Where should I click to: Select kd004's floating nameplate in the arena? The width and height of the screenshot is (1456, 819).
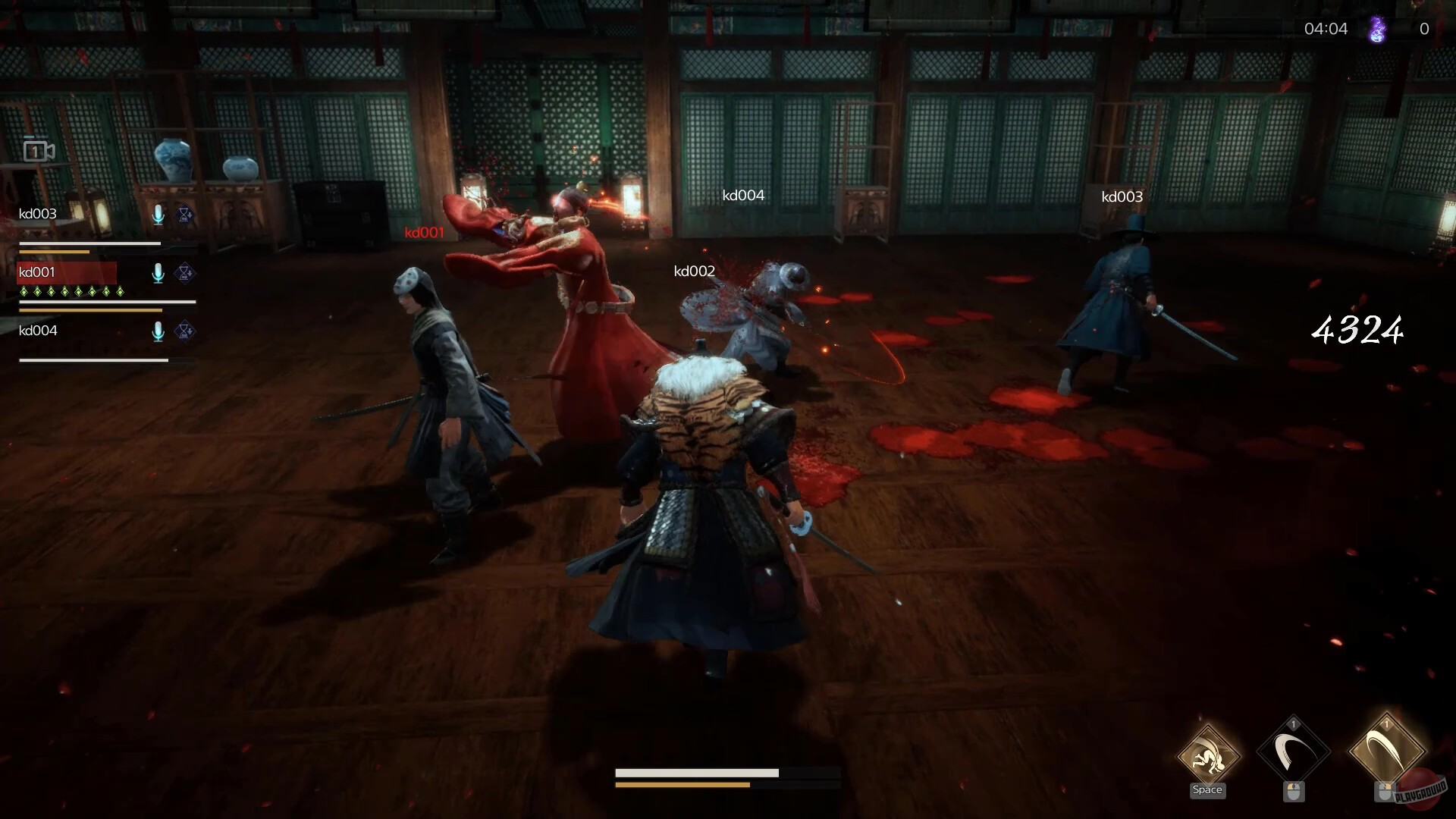coord(744,195)
